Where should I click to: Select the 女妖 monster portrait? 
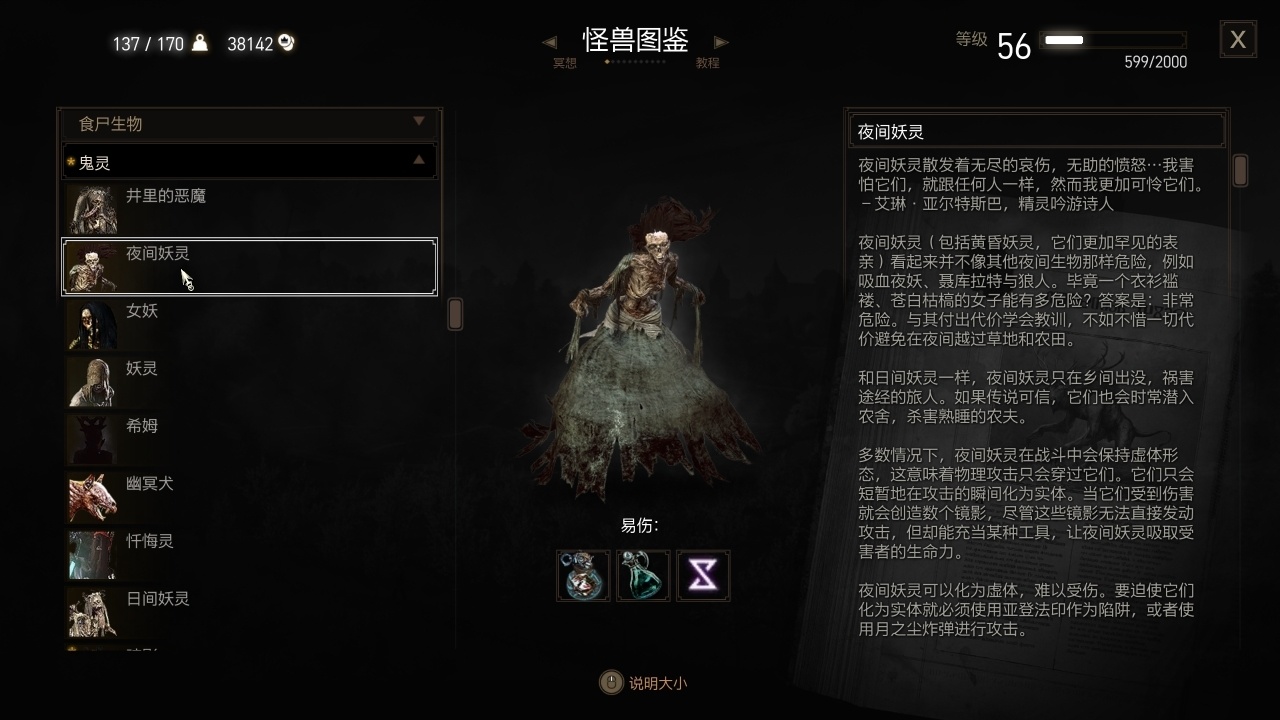(x=93, y=324)
